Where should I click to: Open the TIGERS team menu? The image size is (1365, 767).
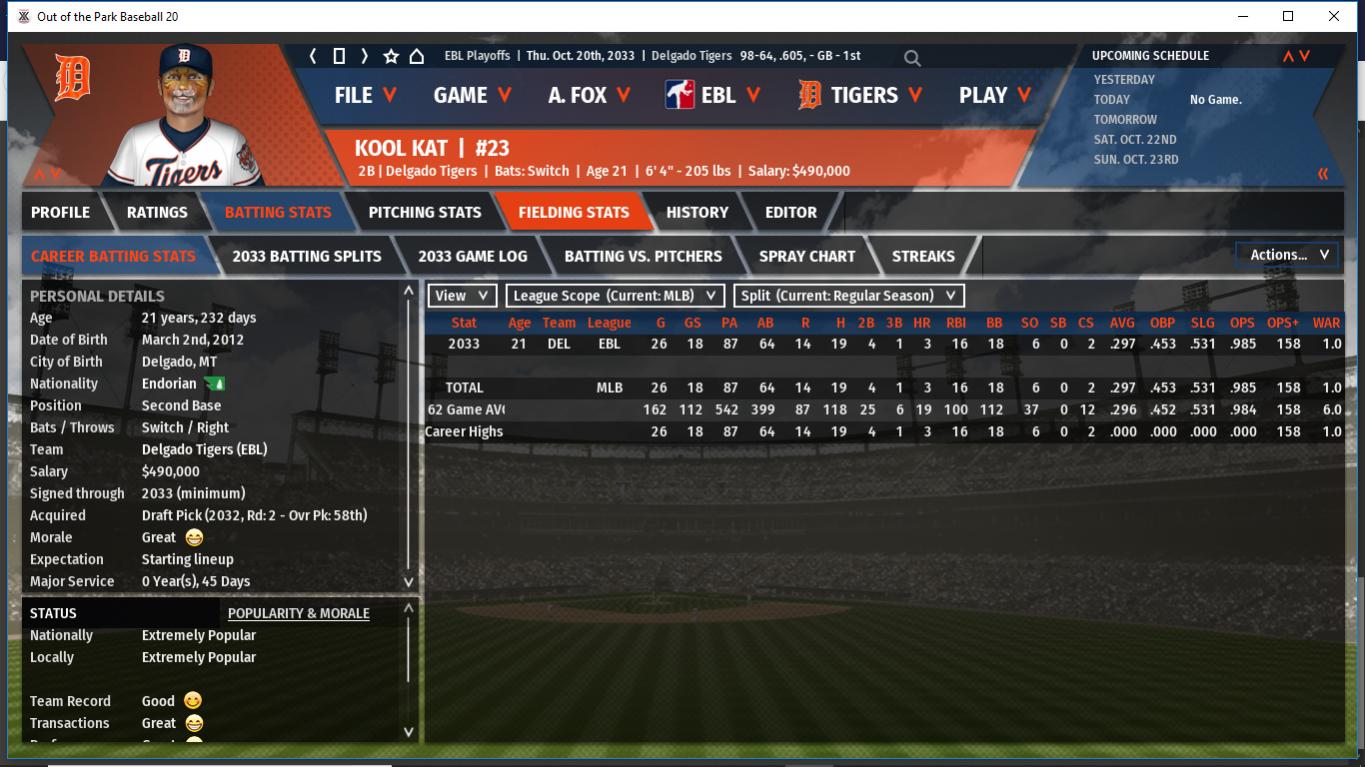(861, 95)
